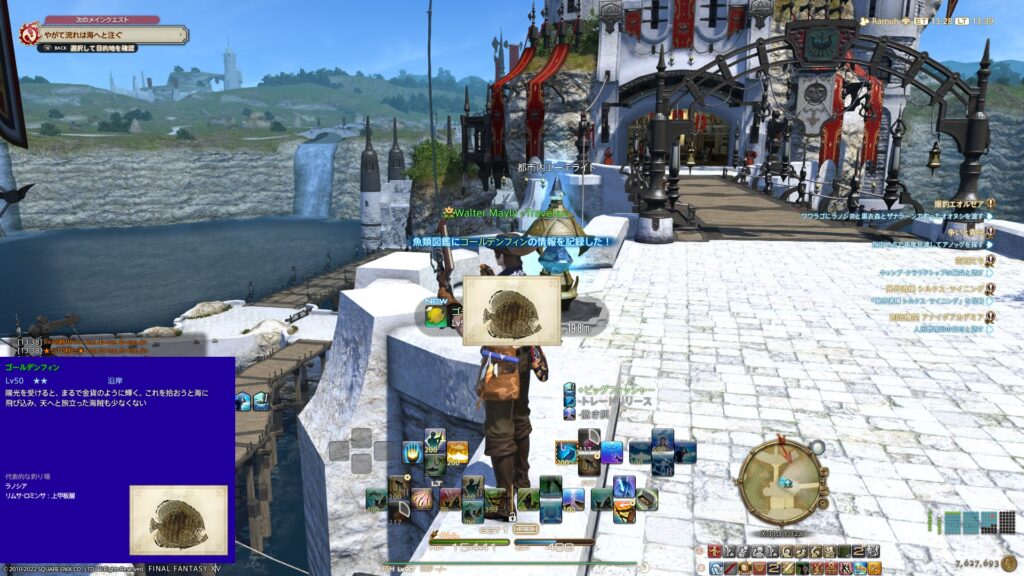Select the 爆釣エオルゼア quest entry
Image resolution: width=1024 pixels, height=576 pixels.
coord(958,203)
